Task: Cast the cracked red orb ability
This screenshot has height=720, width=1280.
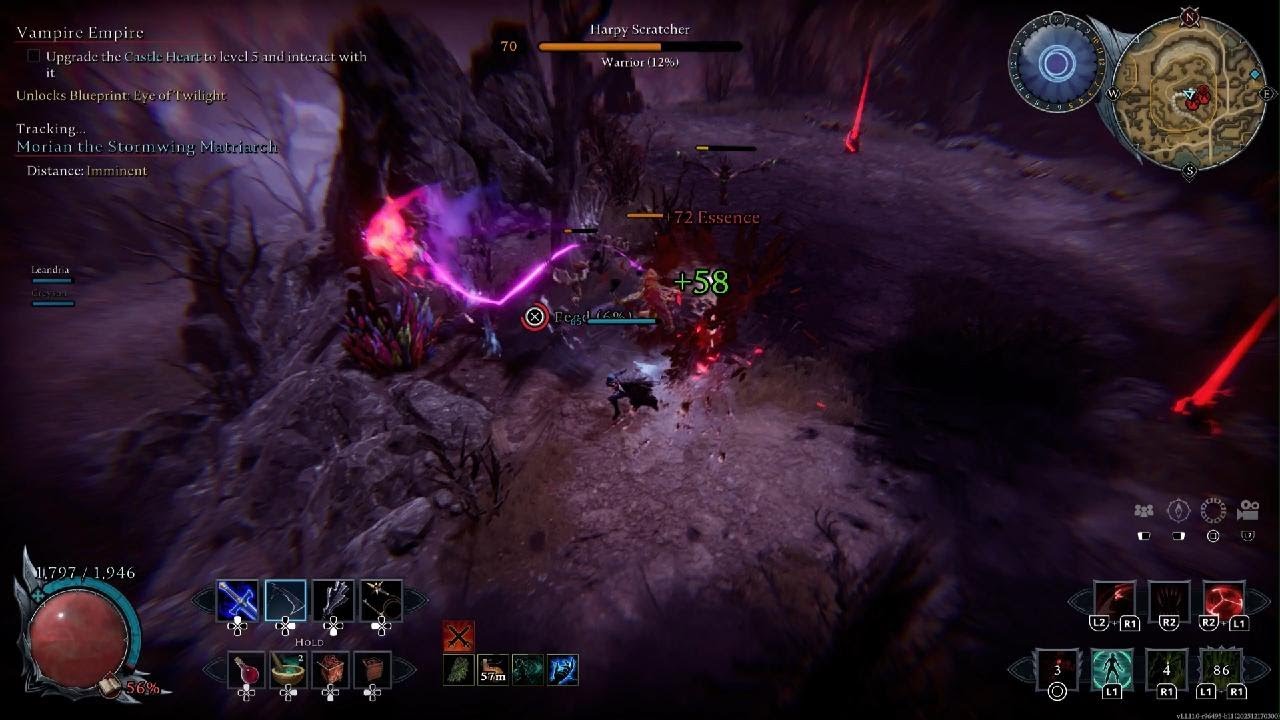Action: [x=1222, y=601]
